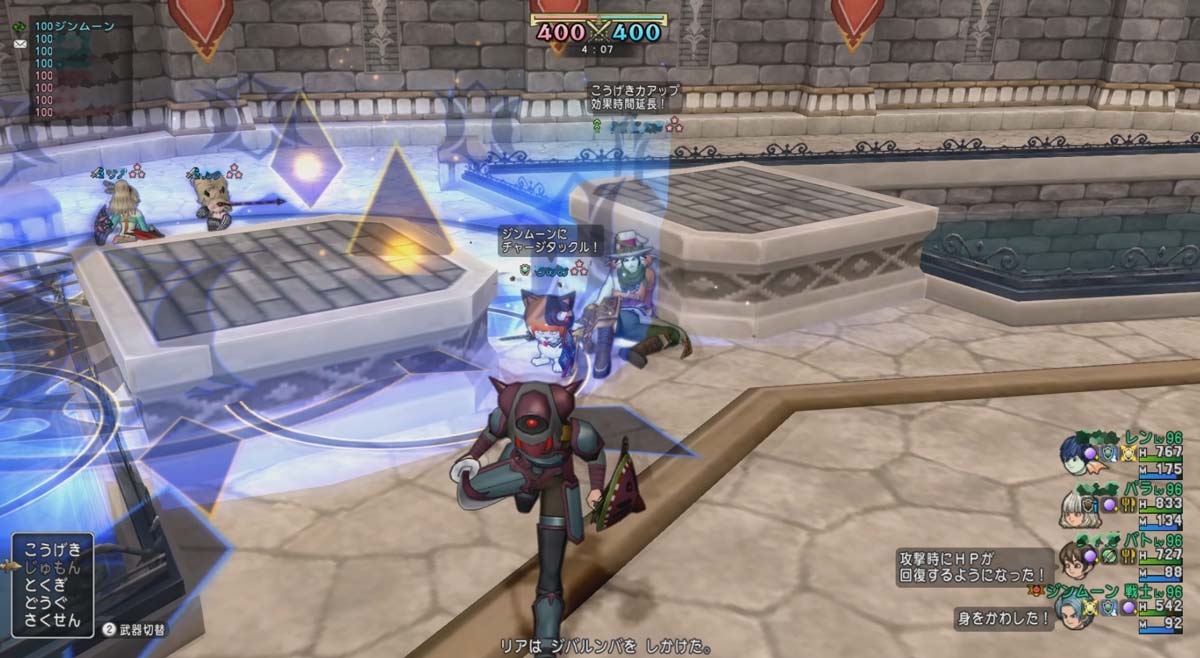Screen dimensions: 1200x658
Task: Select the こうげき attack command
Action: pyautogui.click(x=54, y=550)
